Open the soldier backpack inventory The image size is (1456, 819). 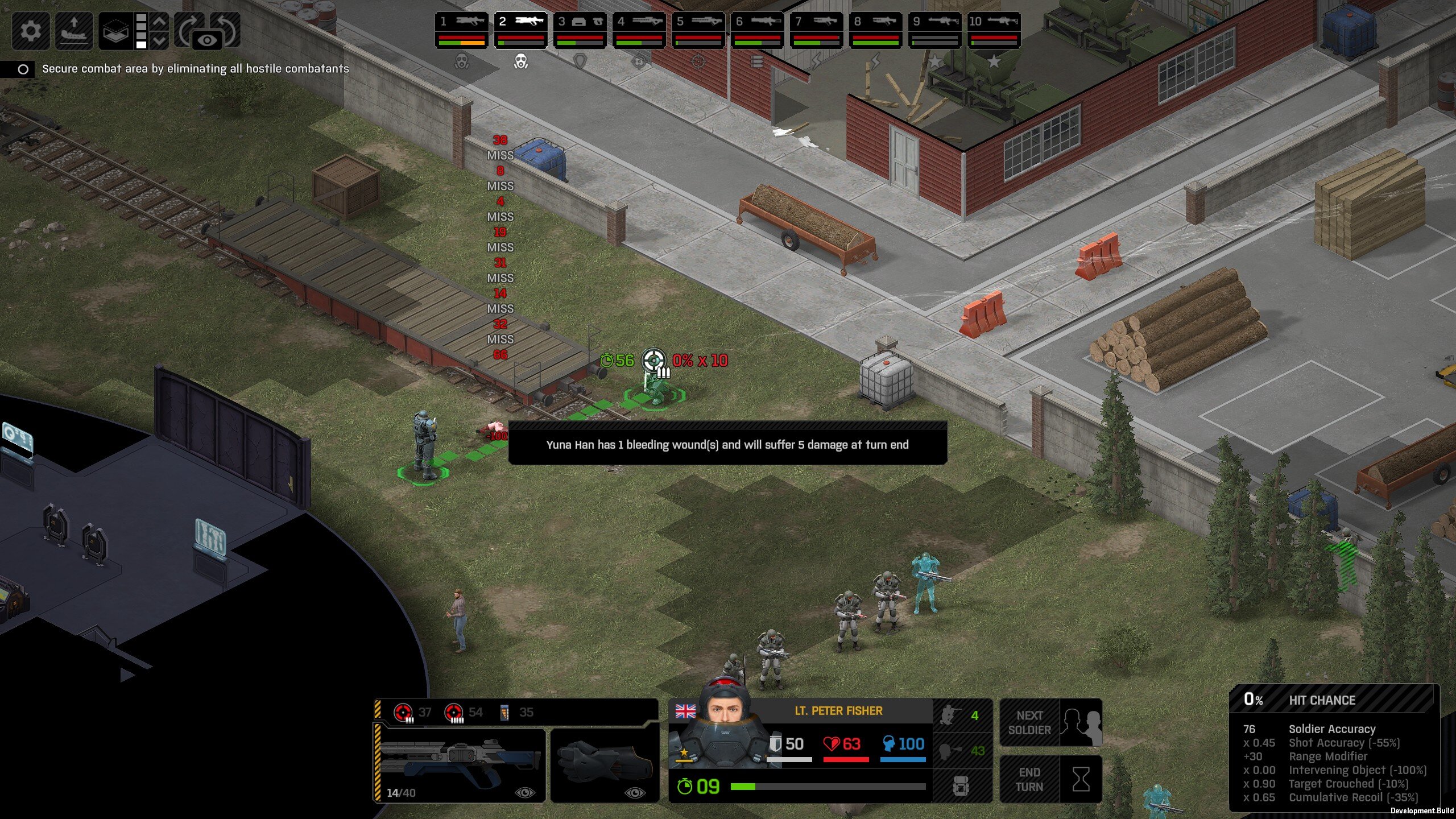pyautogui.click(x=961, y=787)
